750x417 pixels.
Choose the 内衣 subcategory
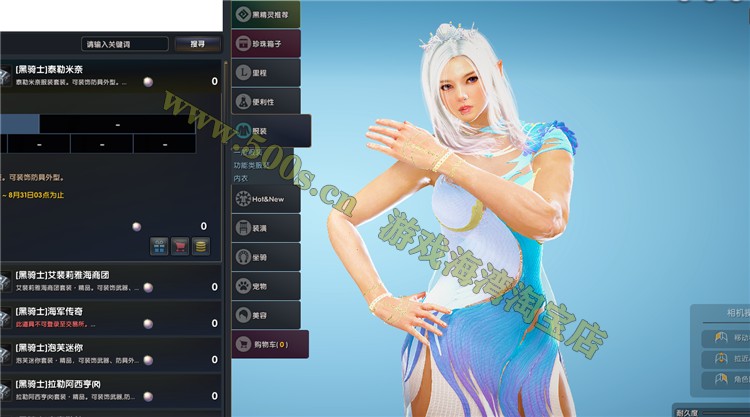[241, 177]
